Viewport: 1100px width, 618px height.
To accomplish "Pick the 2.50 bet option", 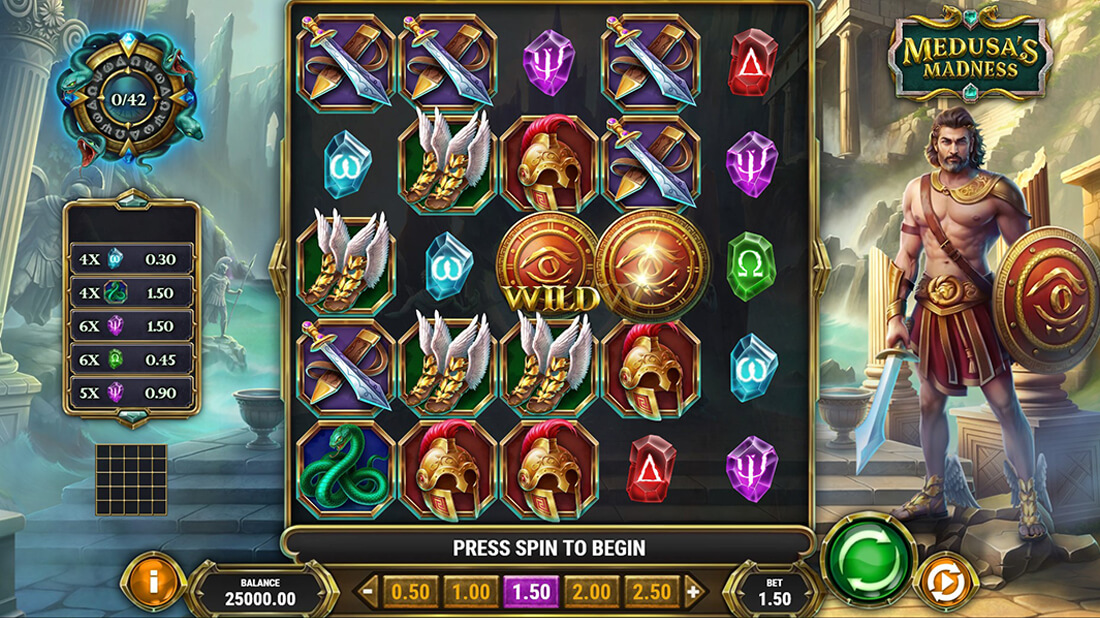I will coord(651,592).
